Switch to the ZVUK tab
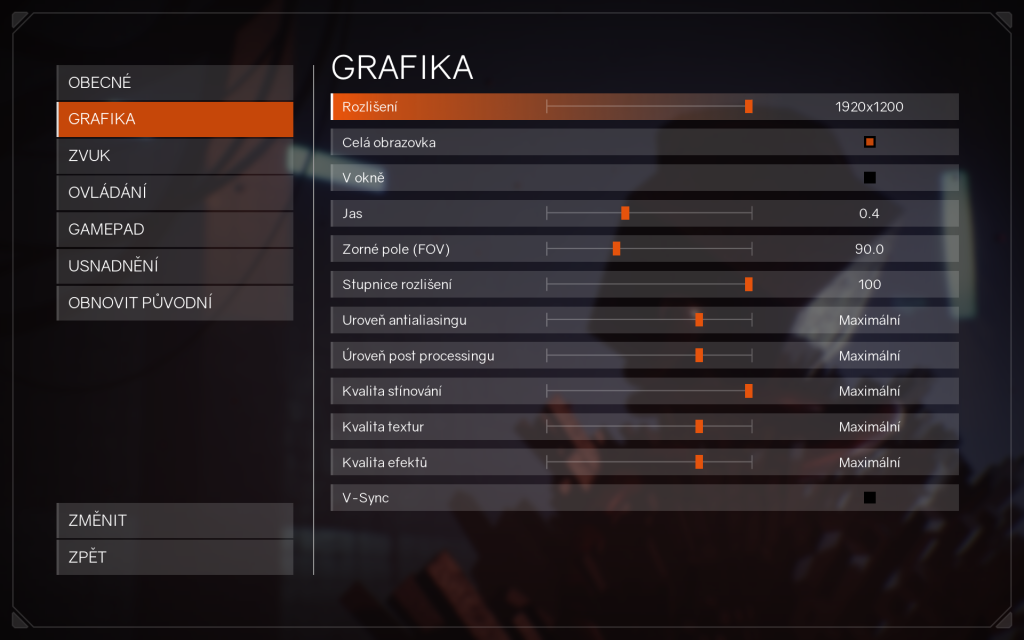 175,156
